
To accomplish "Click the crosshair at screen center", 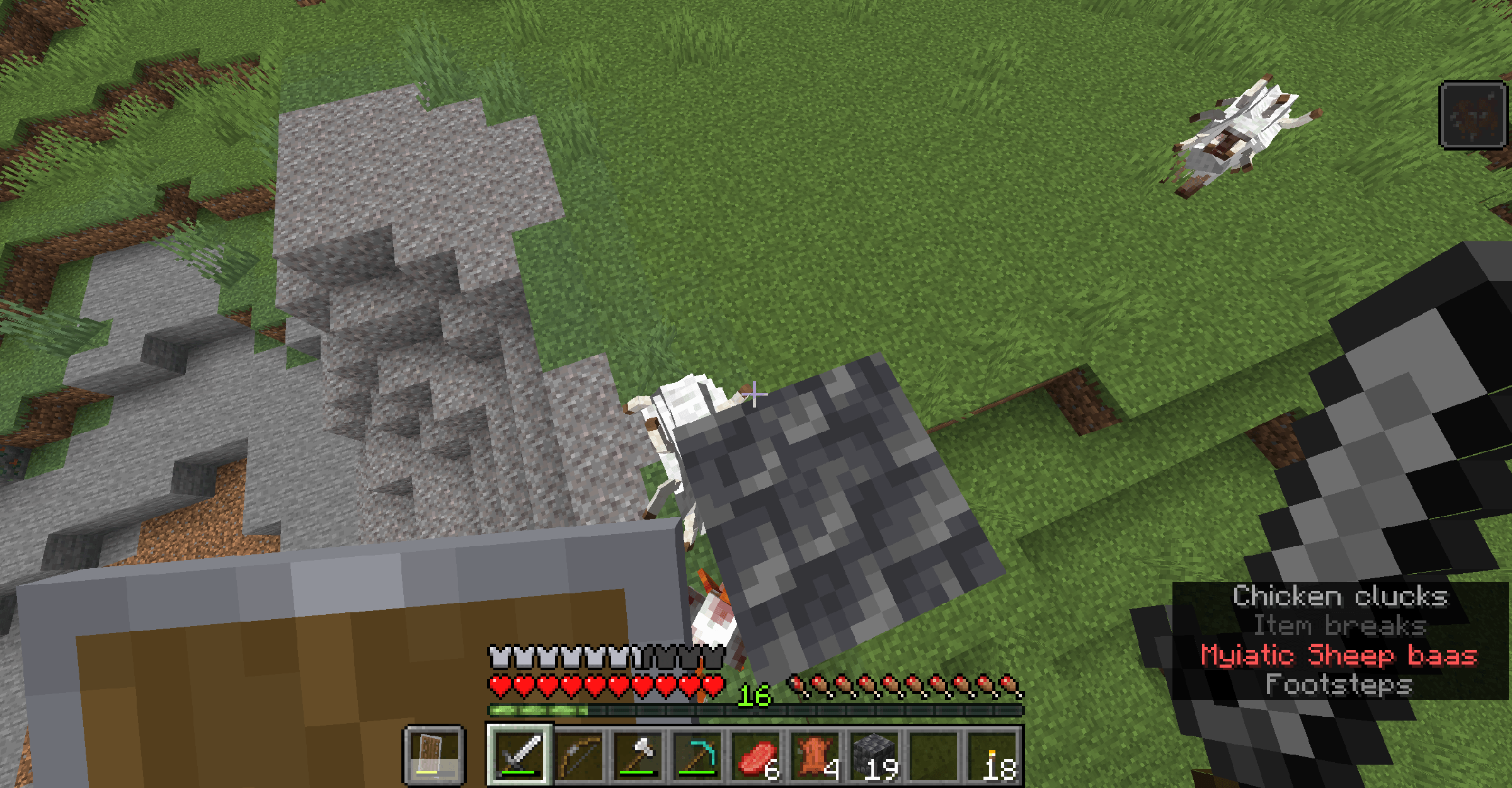I will 753,394.
